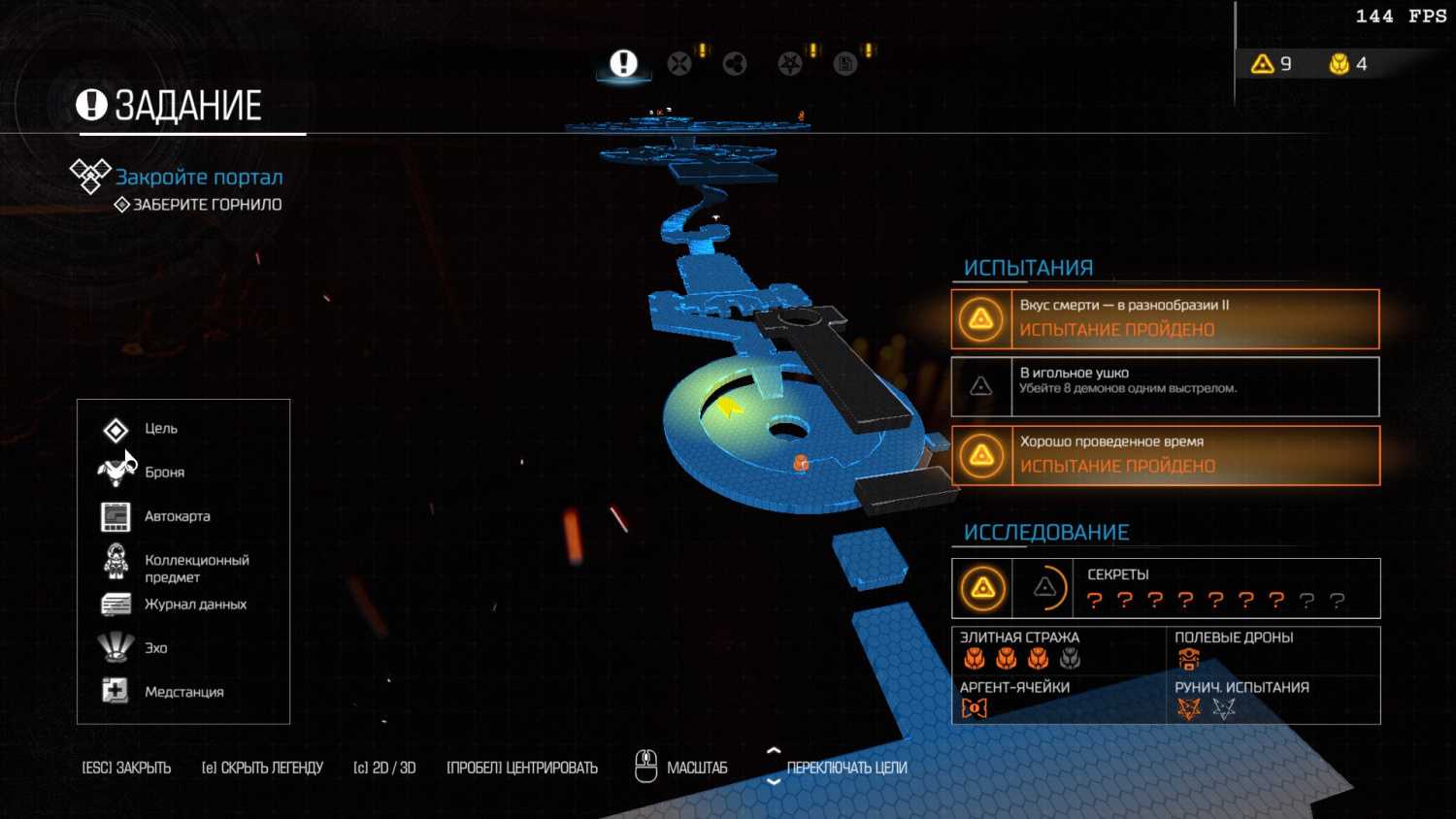The height and width of the screenshot is (819, 1456).
Task: Choose the 'Хорошо проведенное время' challenge row
Action: pos(1165,455)
